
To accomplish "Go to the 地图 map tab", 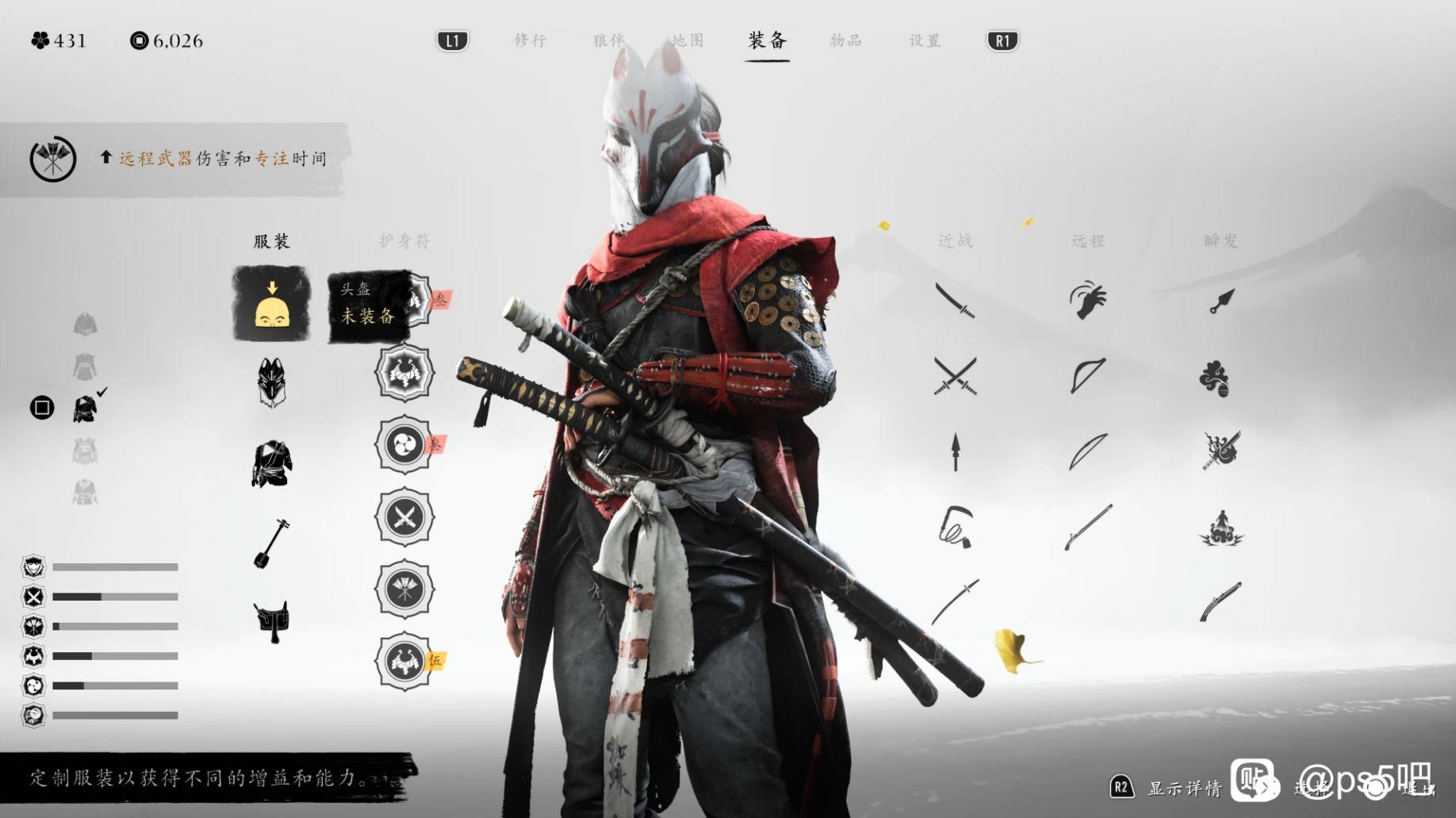I will 687,40.
